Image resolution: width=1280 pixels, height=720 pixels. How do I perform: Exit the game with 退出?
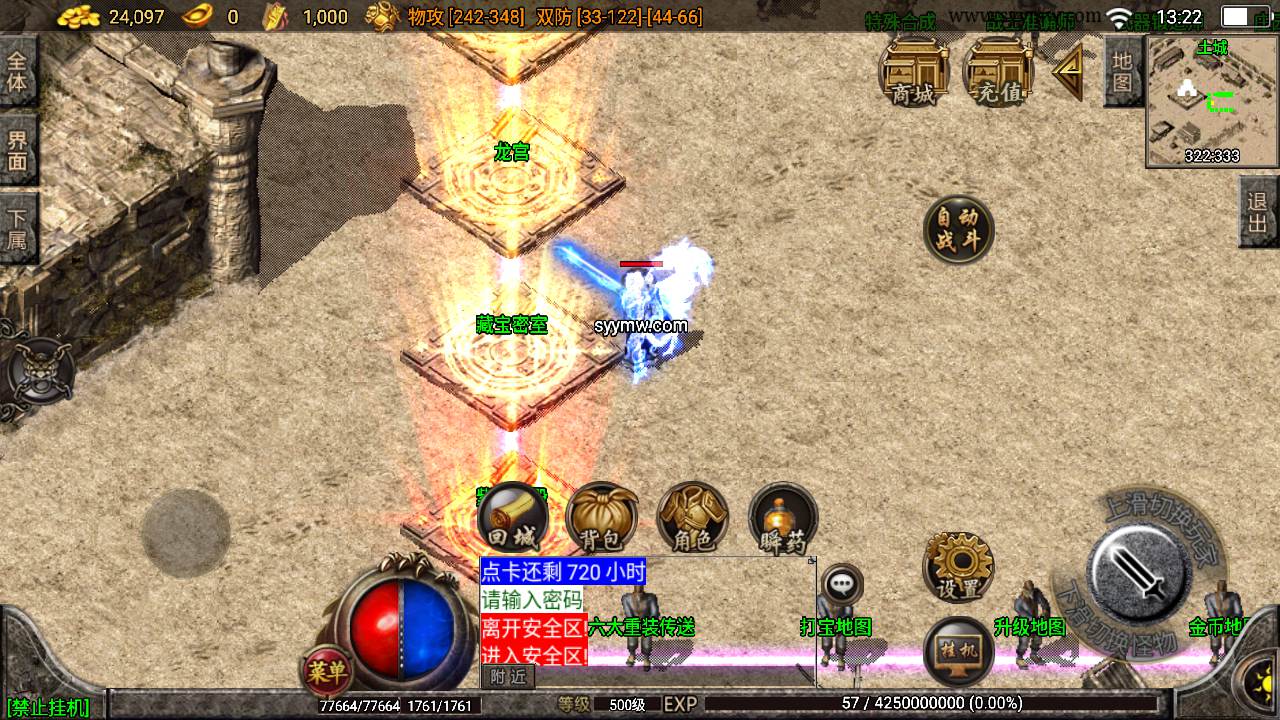coord(1258,211)
